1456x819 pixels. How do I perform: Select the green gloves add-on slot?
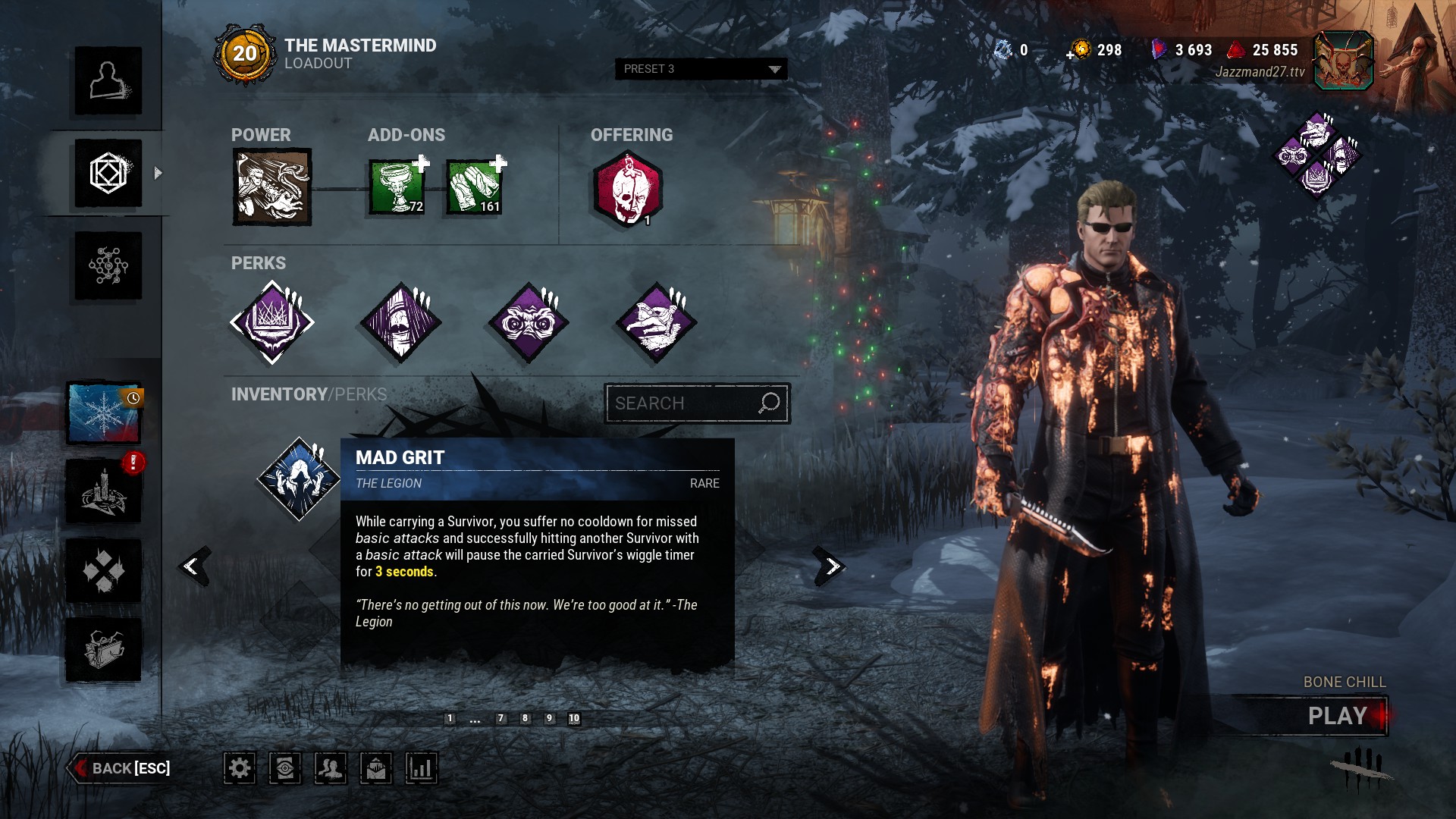[x=474, y=187]
